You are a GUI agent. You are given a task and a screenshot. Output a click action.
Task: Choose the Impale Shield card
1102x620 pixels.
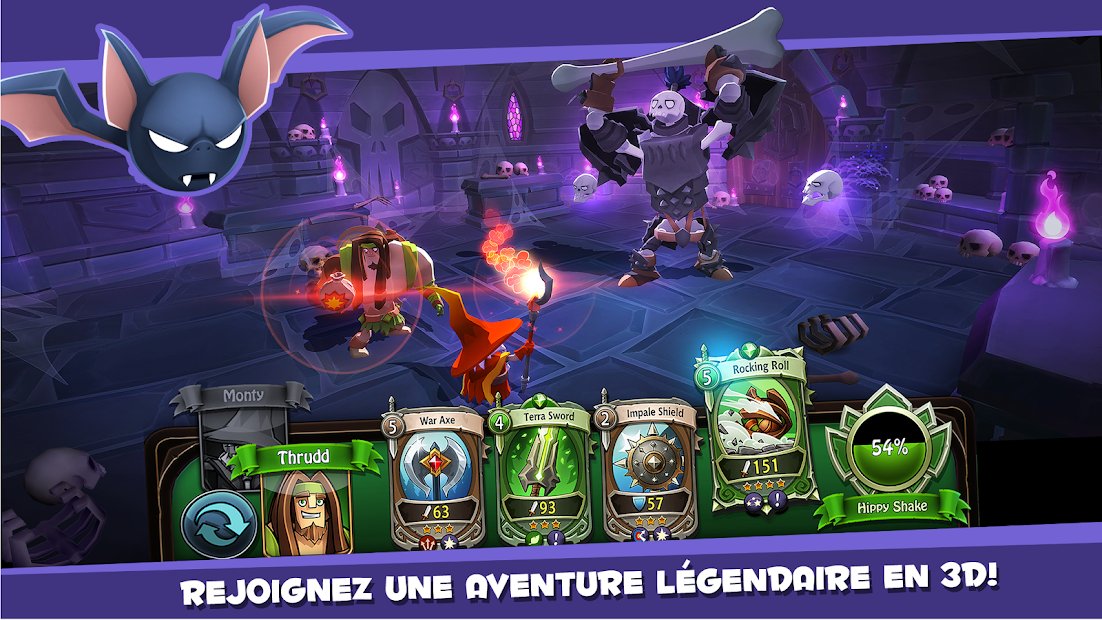pyautogui.click(x=650, y=470)
